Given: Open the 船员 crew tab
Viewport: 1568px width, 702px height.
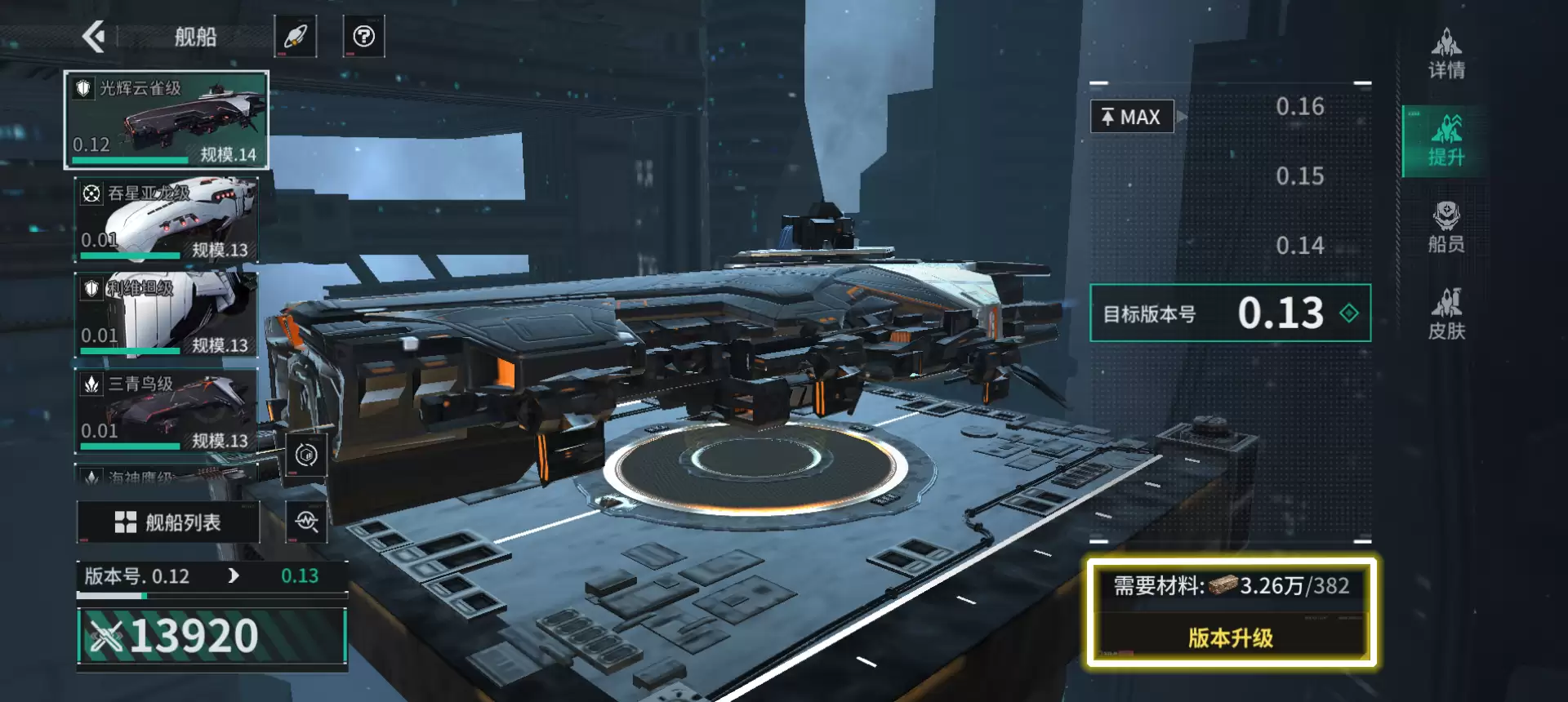Looking at the screenshot, I should (x=1446, y=228).
